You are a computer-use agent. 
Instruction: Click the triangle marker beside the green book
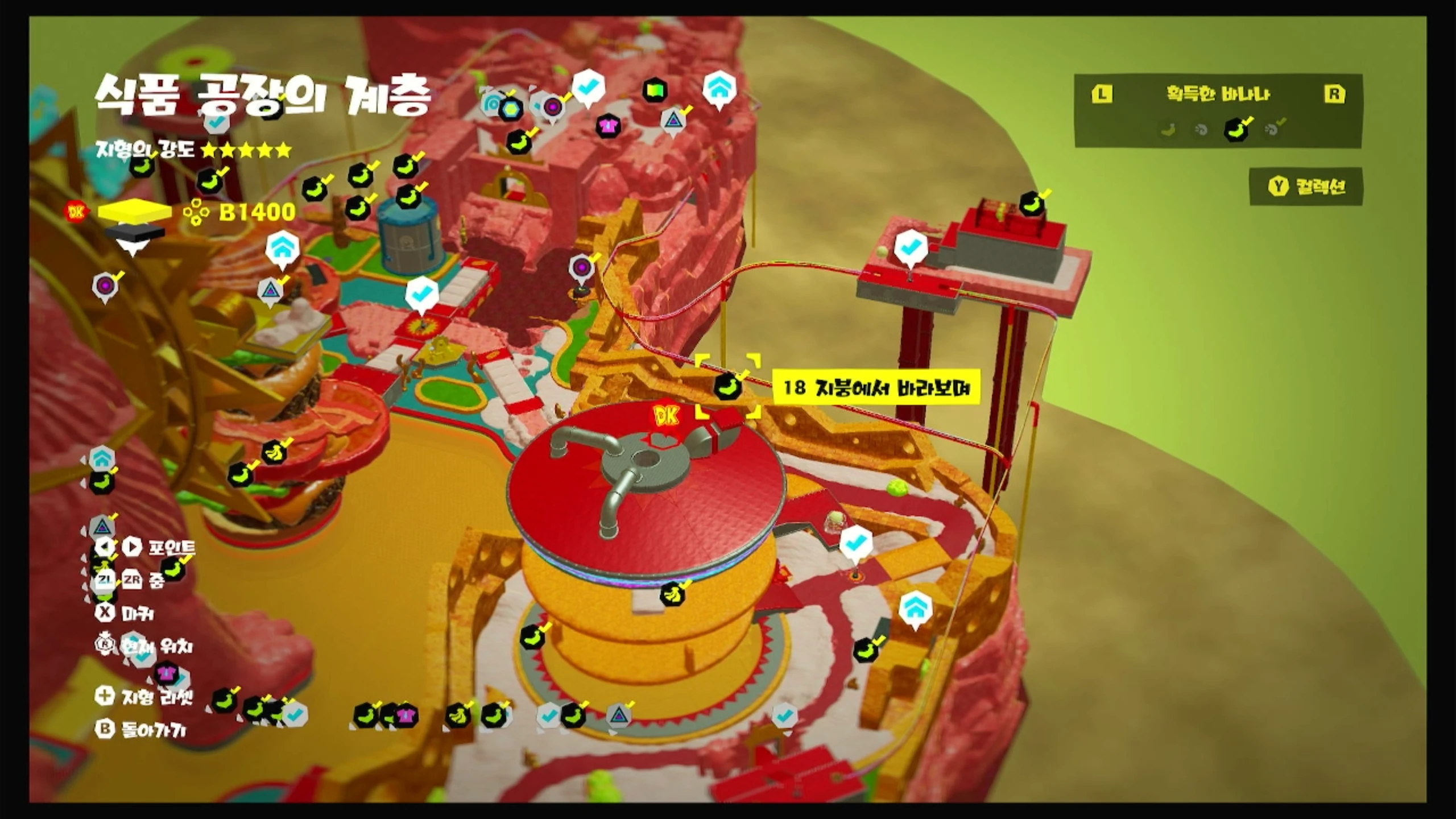click(x=673, y=121)
